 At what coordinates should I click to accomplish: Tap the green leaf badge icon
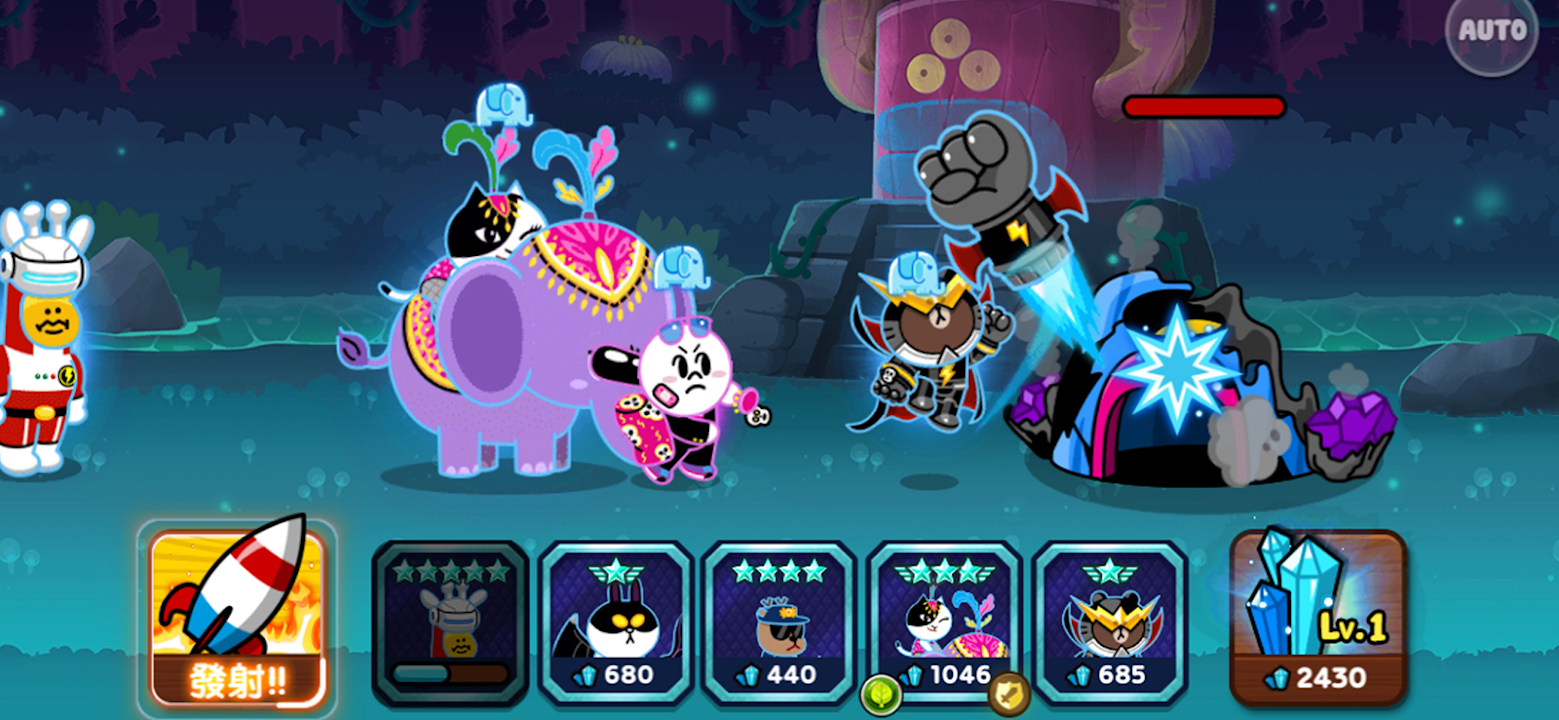(880, 693)
